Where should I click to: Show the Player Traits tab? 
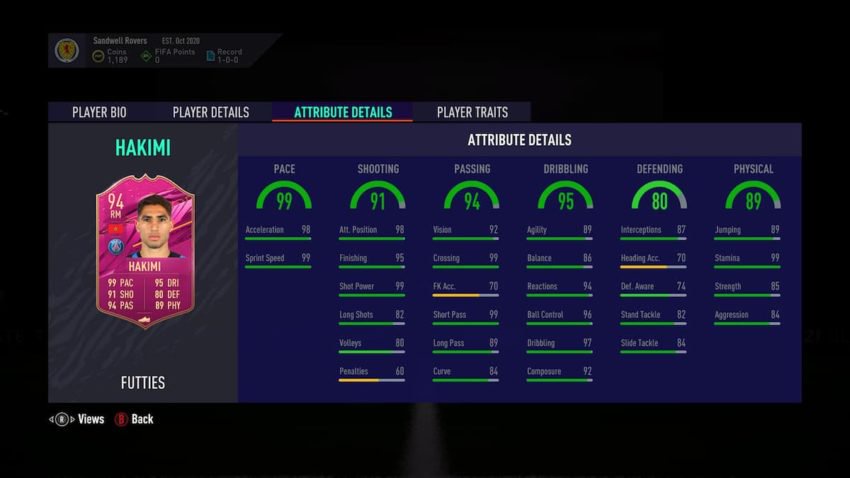[472, 112]
